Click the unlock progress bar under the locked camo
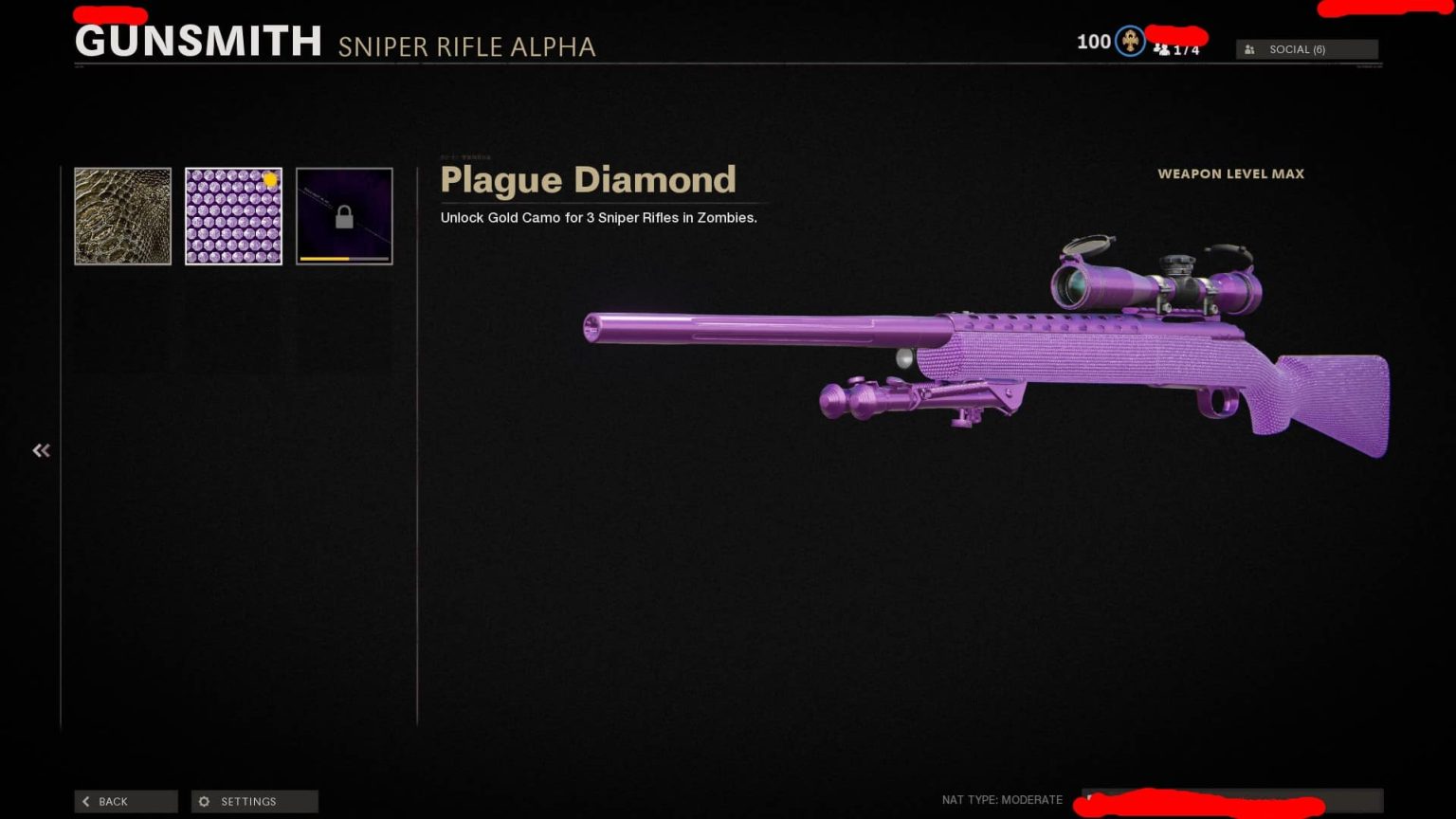Image resolution: width=1456 pixels, height=819 pixels. 343,258
